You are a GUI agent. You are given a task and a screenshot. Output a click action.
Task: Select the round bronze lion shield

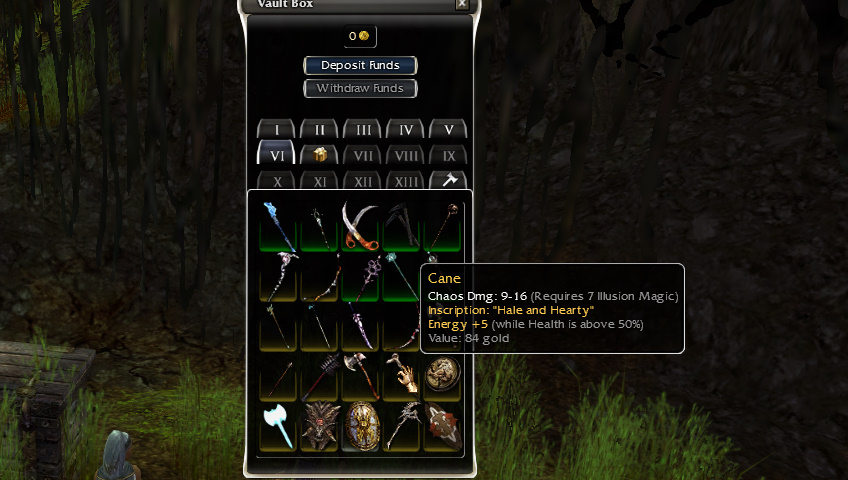click(x=443, y=376)
